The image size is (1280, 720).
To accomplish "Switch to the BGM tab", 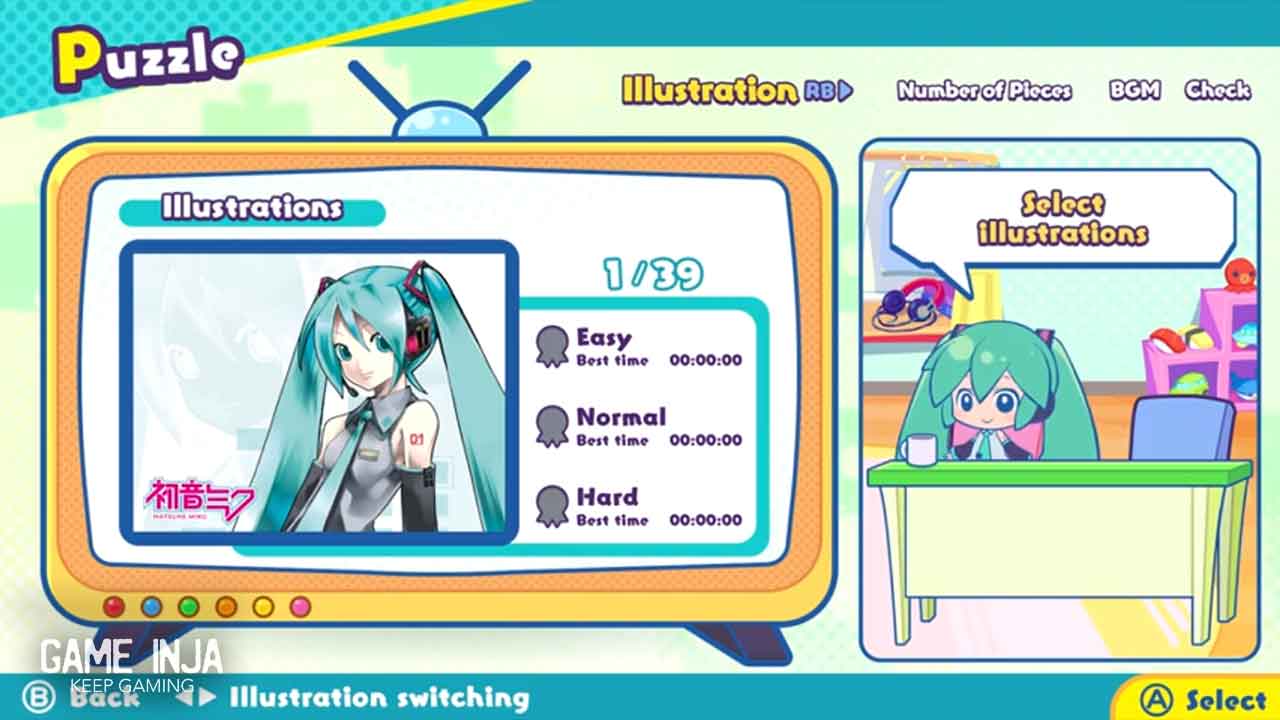I will tap(1134, 91).
